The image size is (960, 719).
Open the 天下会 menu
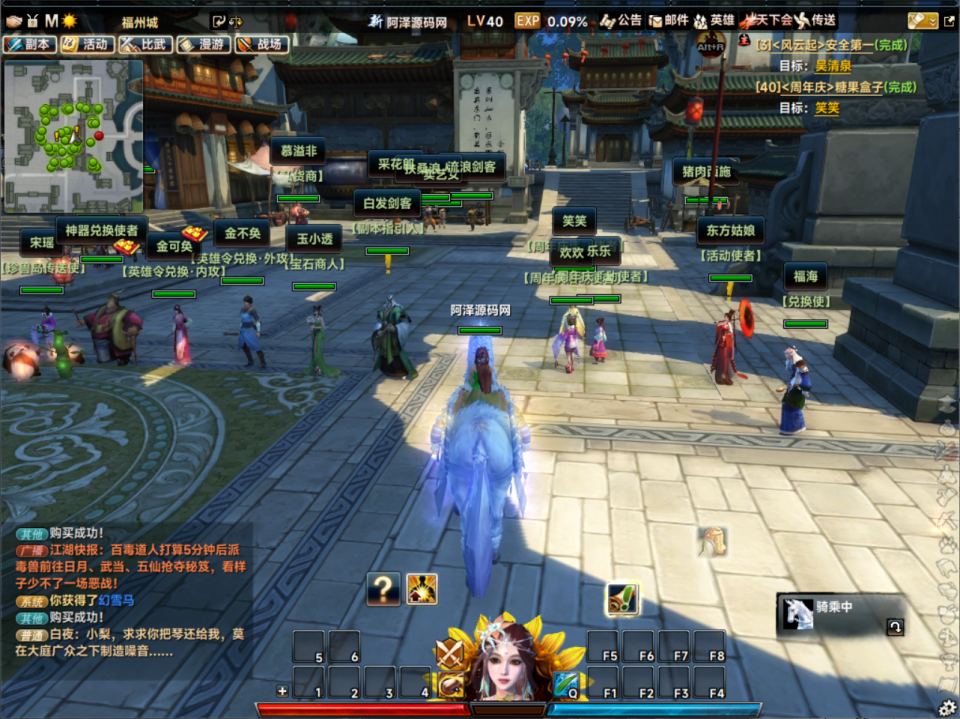pos(766,20)
